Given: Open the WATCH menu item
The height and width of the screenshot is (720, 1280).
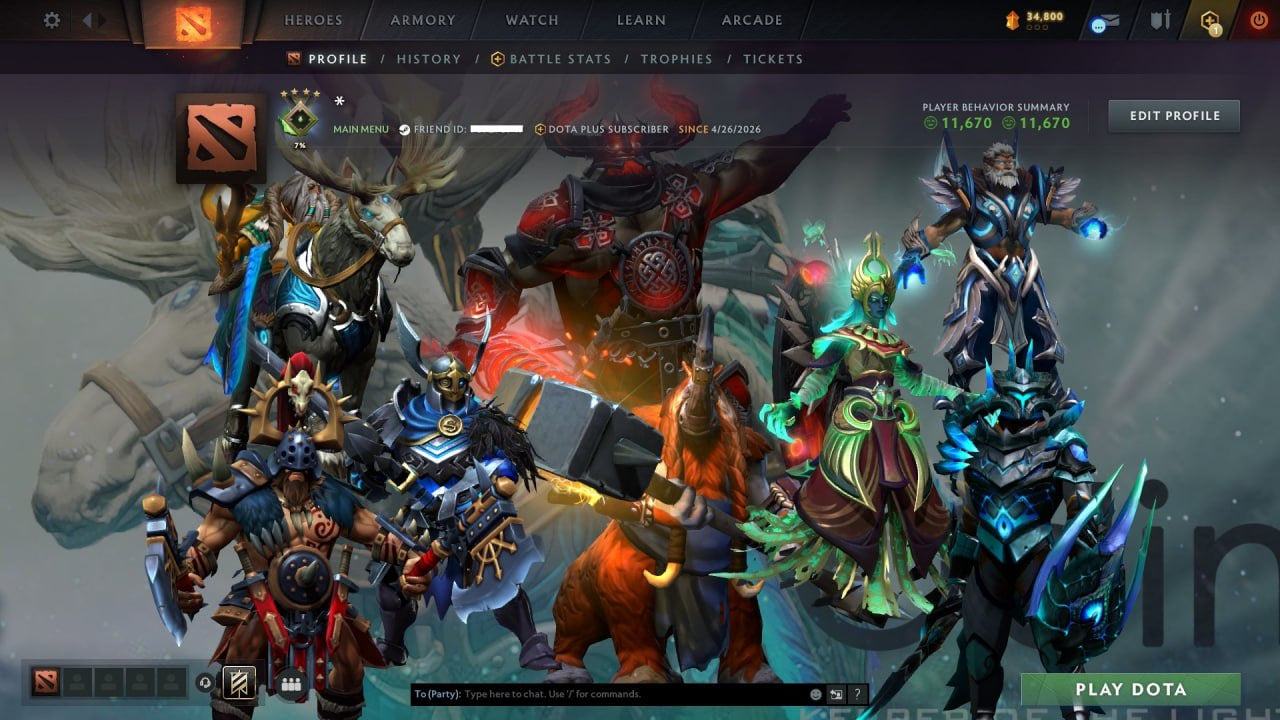Looking at the screenshot, I should click(x=531, y=20).
